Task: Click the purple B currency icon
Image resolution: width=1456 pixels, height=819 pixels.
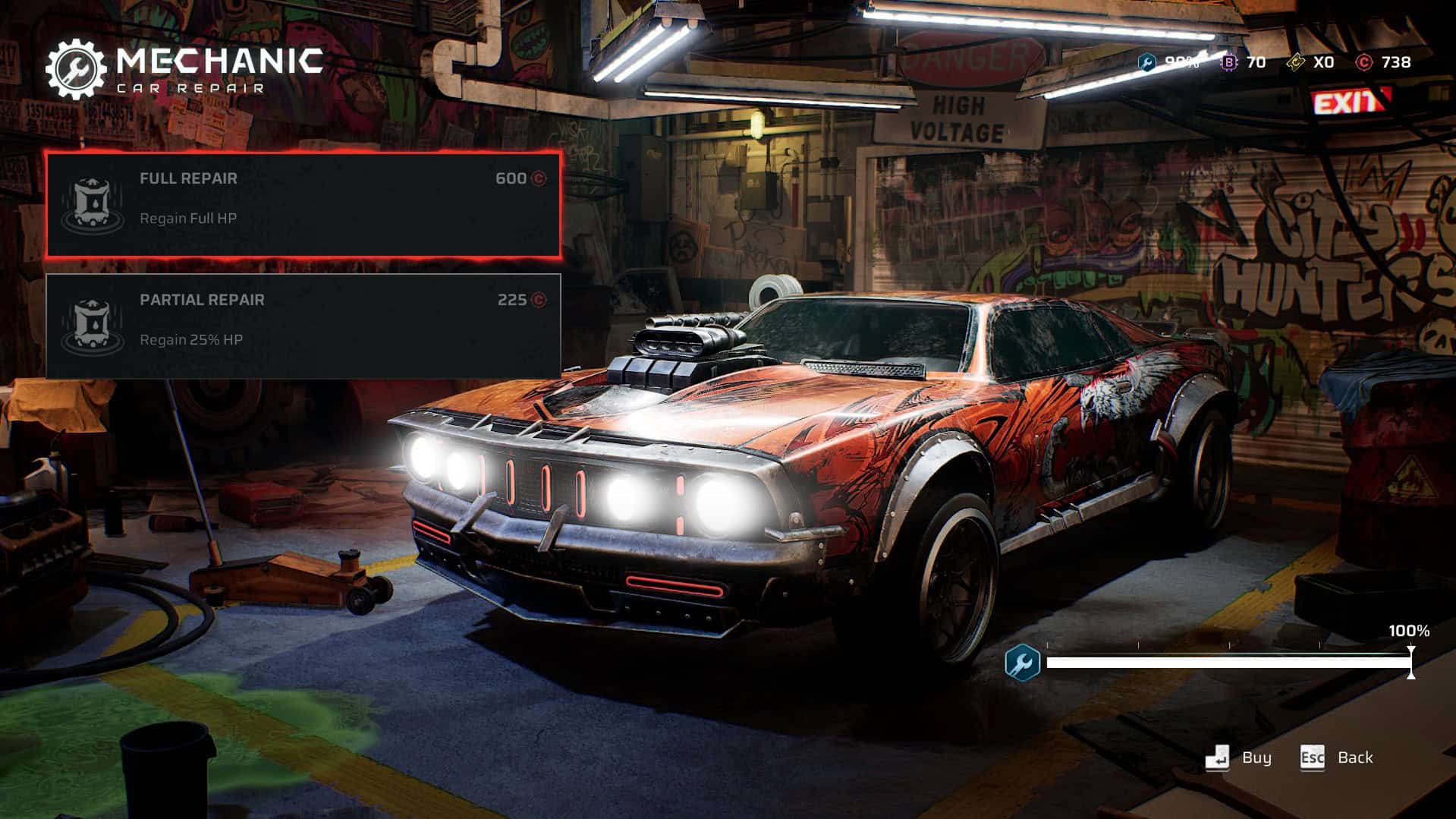Action: [1229, 61]
